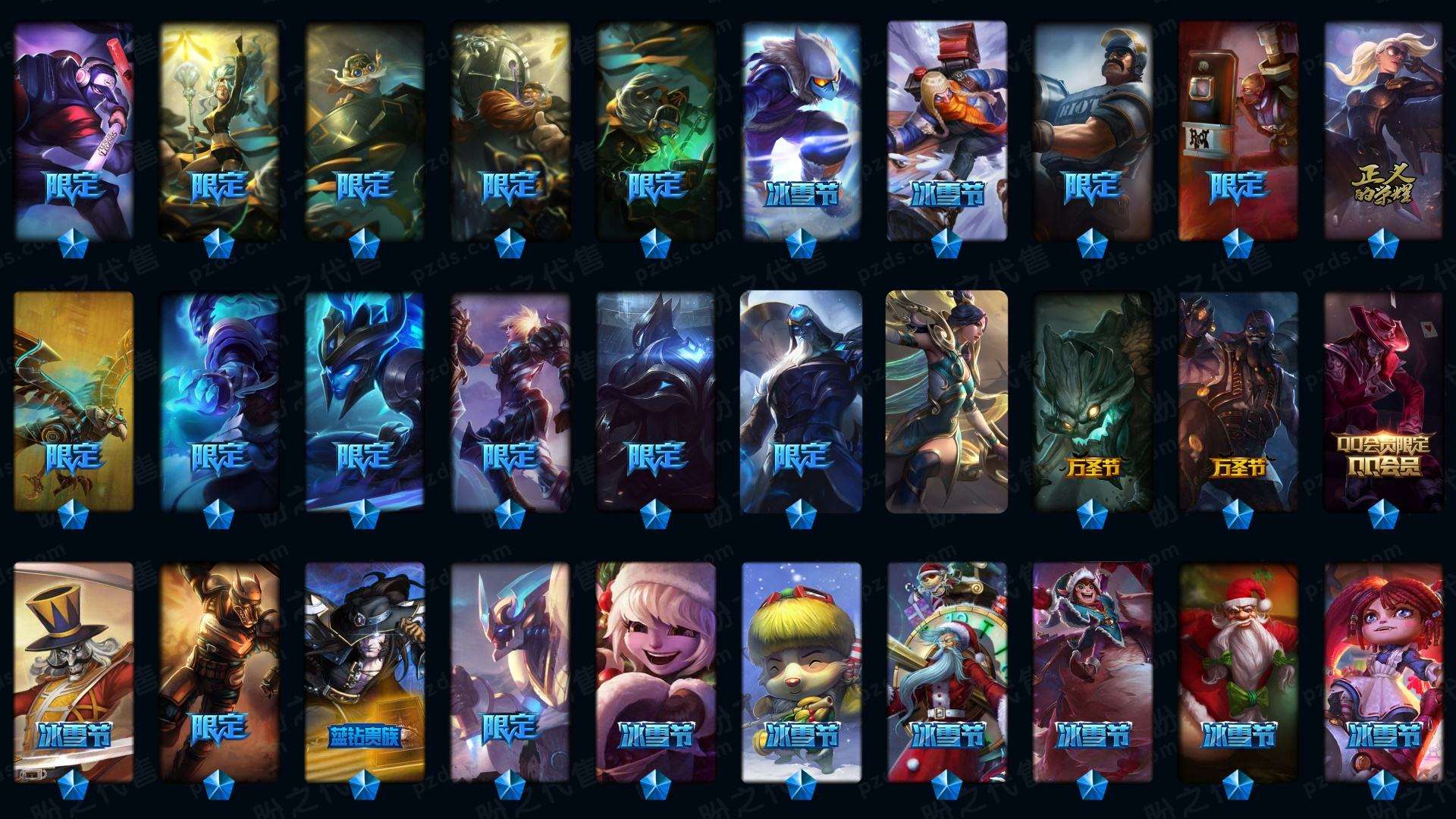Select the Riot police officer skin card
The image size is (1456, 819).
pyautogui.click(x=1093, y=129)
